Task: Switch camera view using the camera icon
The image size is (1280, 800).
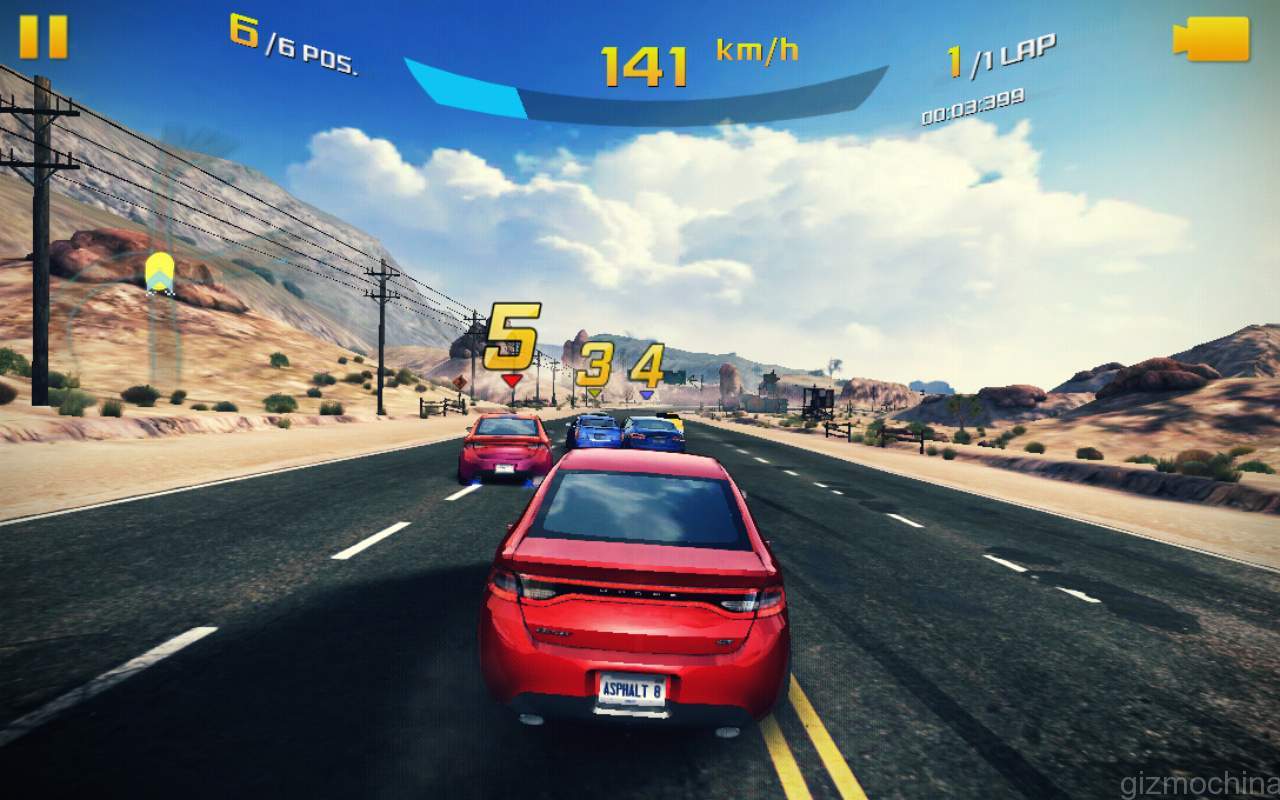Action: [x=1211, y=39]
